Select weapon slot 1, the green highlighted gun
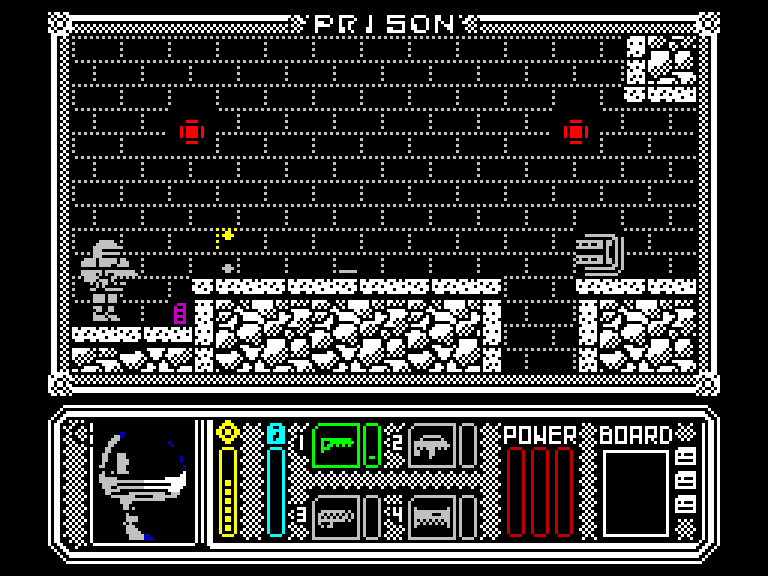The height and width of the screenshot is (576, 768). click(336, 446)
